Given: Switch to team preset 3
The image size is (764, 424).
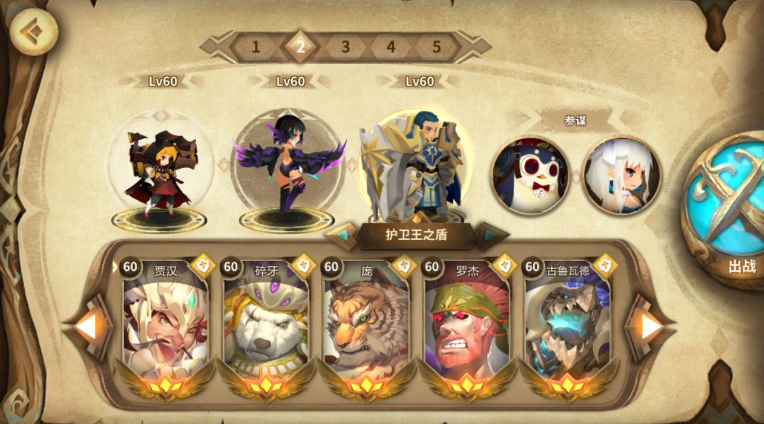Looking at the screenshot, I should click(345, 46).
